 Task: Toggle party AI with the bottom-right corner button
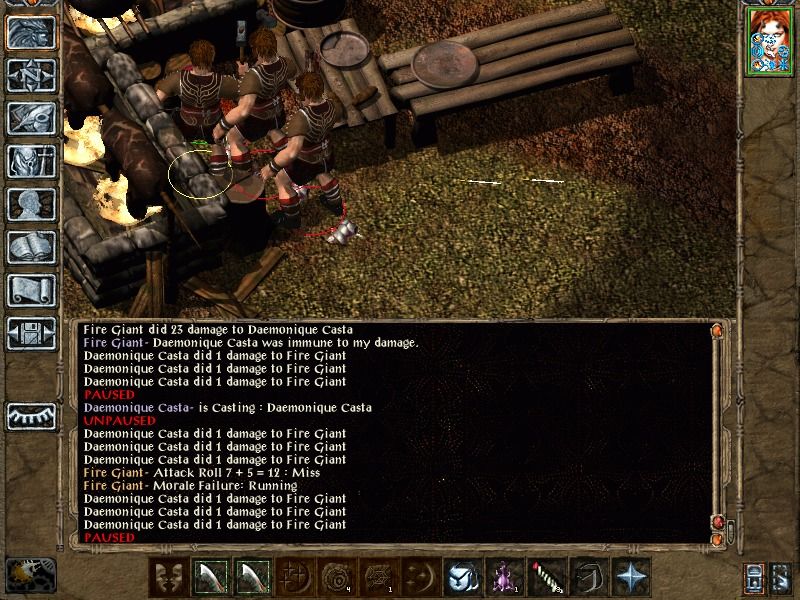click(782, 577)
